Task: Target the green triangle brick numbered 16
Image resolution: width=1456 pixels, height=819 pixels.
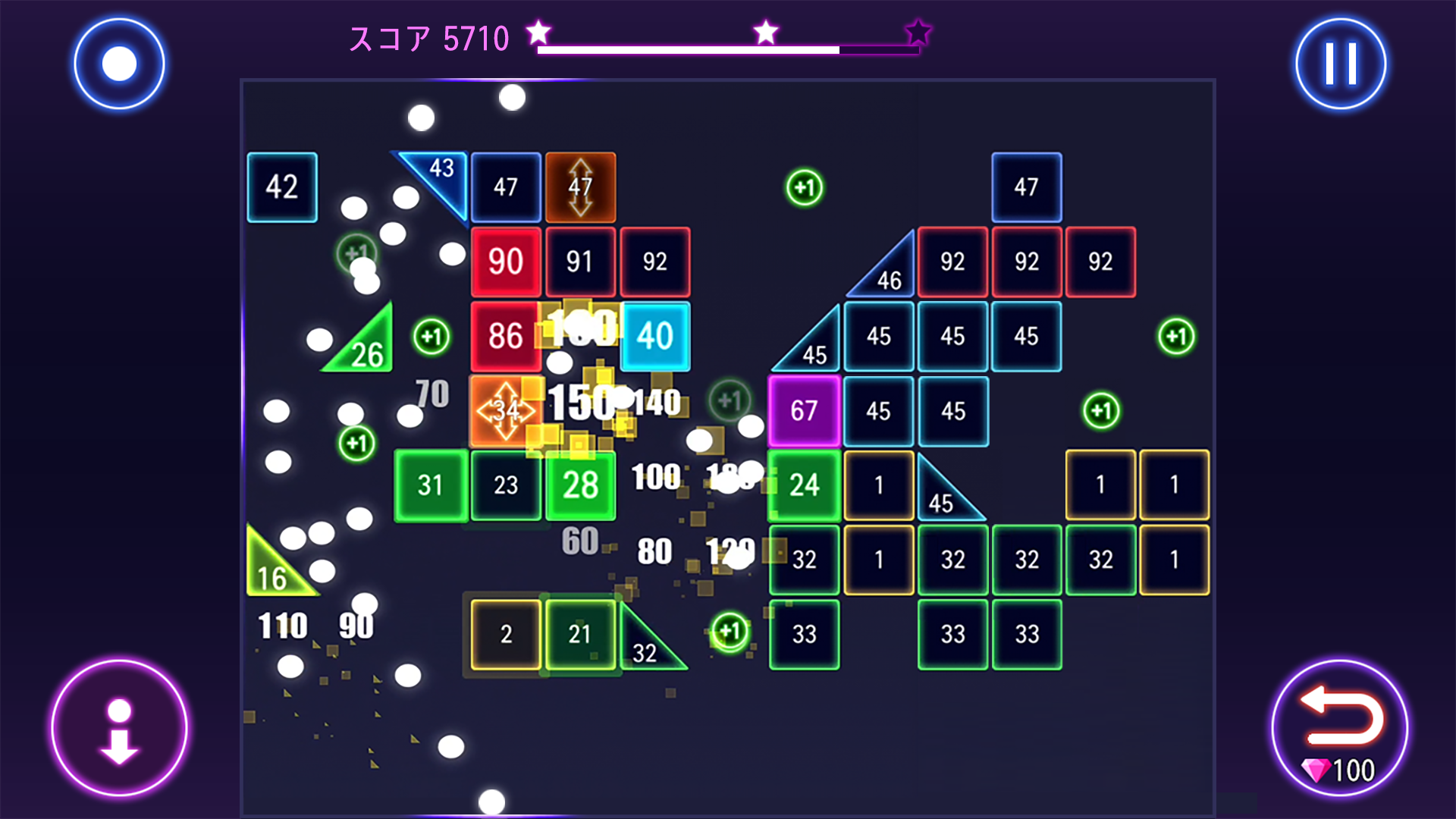Action: (273, 576)
